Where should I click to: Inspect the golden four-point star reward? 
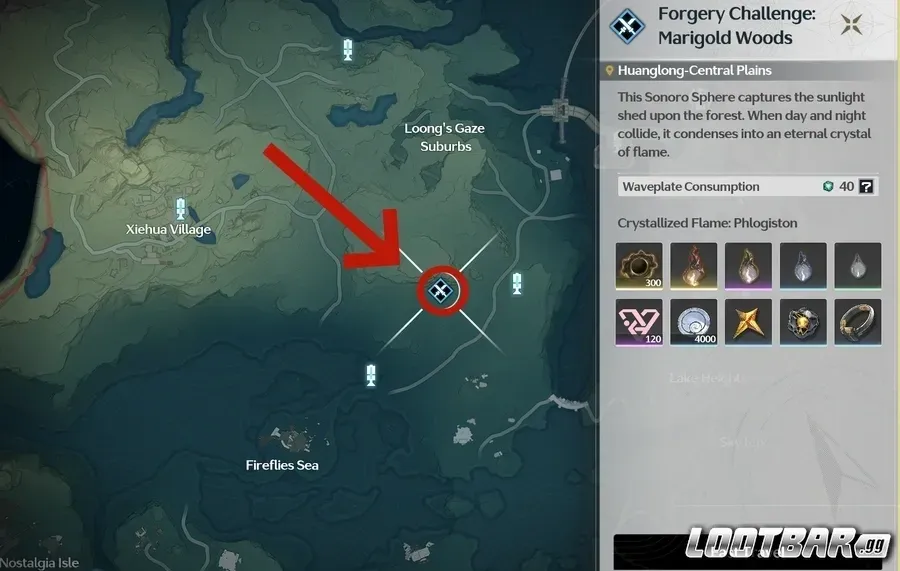point(749,323)
